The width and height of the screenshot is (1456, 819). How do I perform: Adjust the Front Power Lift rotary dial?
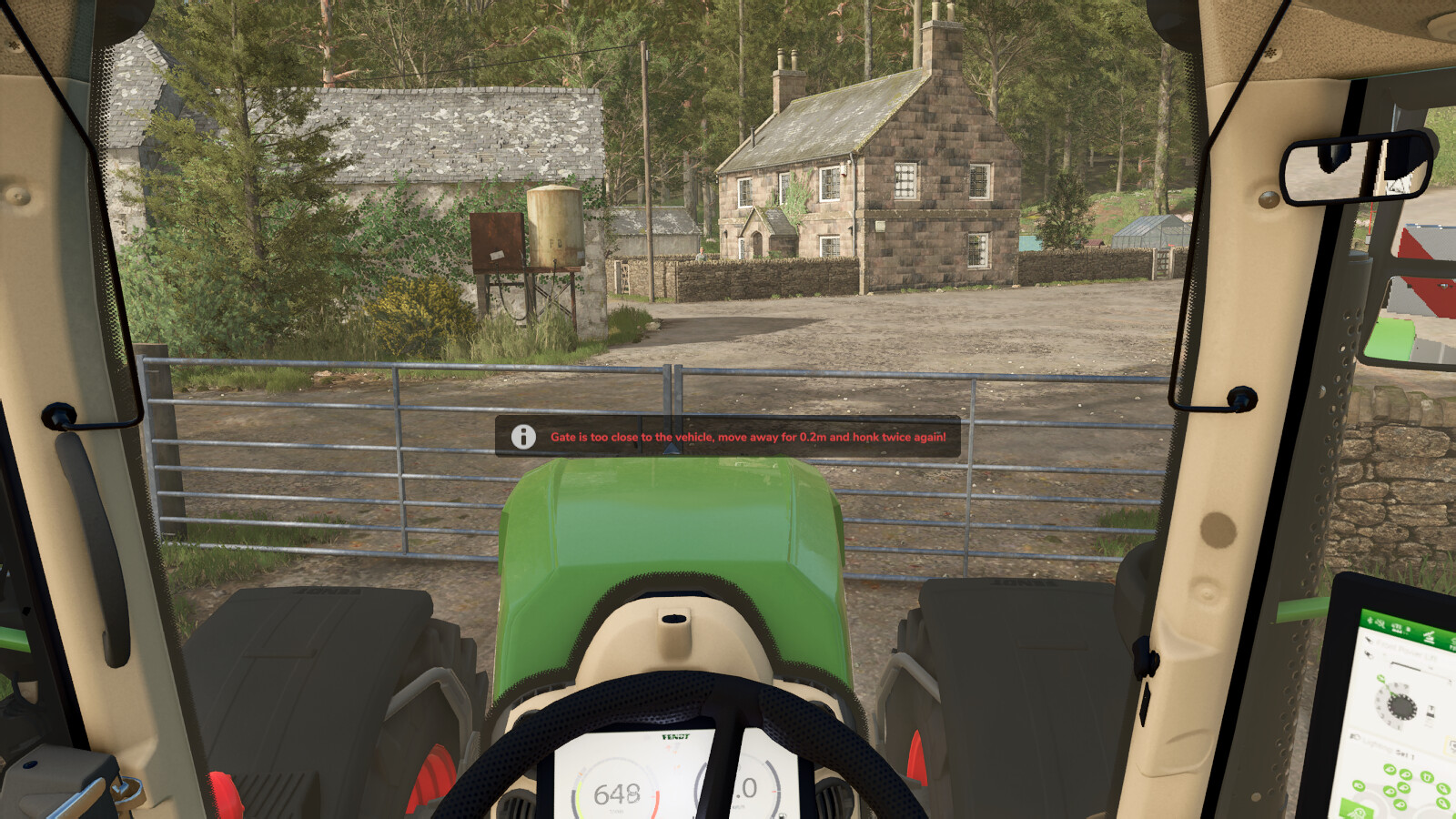coord(1401,705)
